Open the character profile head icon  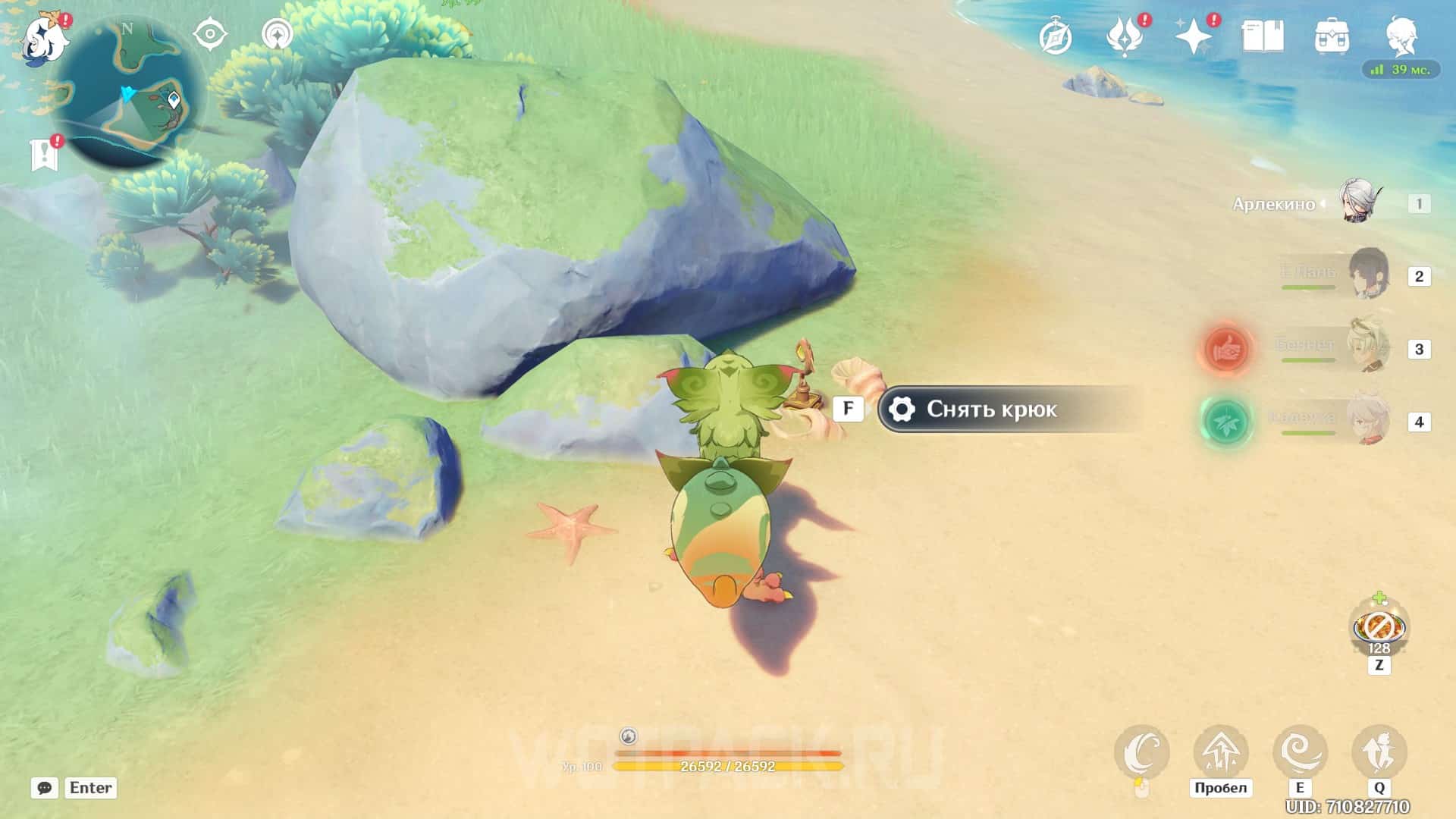coord(1401,36)
